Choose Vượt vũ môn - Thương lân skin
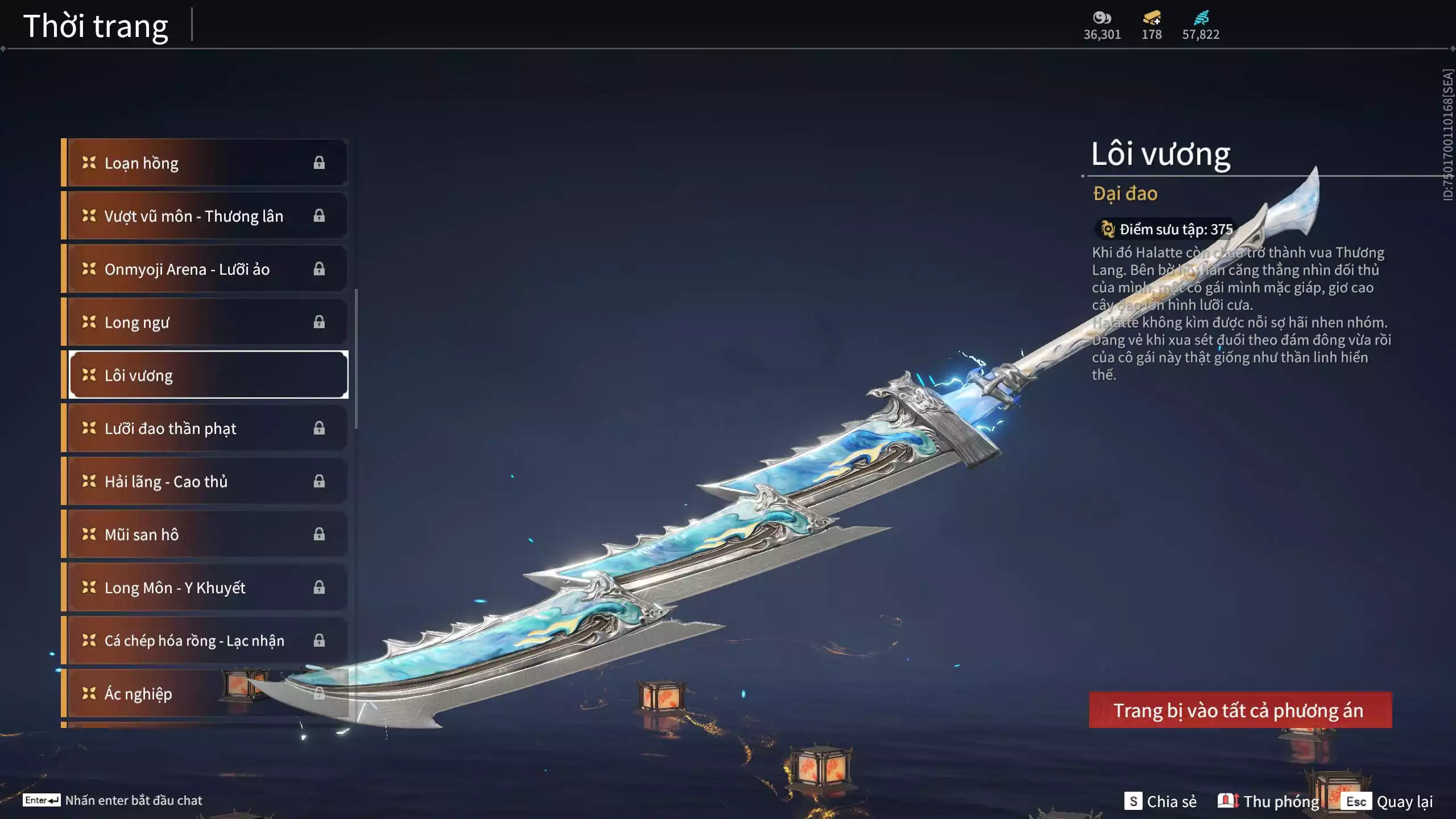 click(x=205, y=216)
